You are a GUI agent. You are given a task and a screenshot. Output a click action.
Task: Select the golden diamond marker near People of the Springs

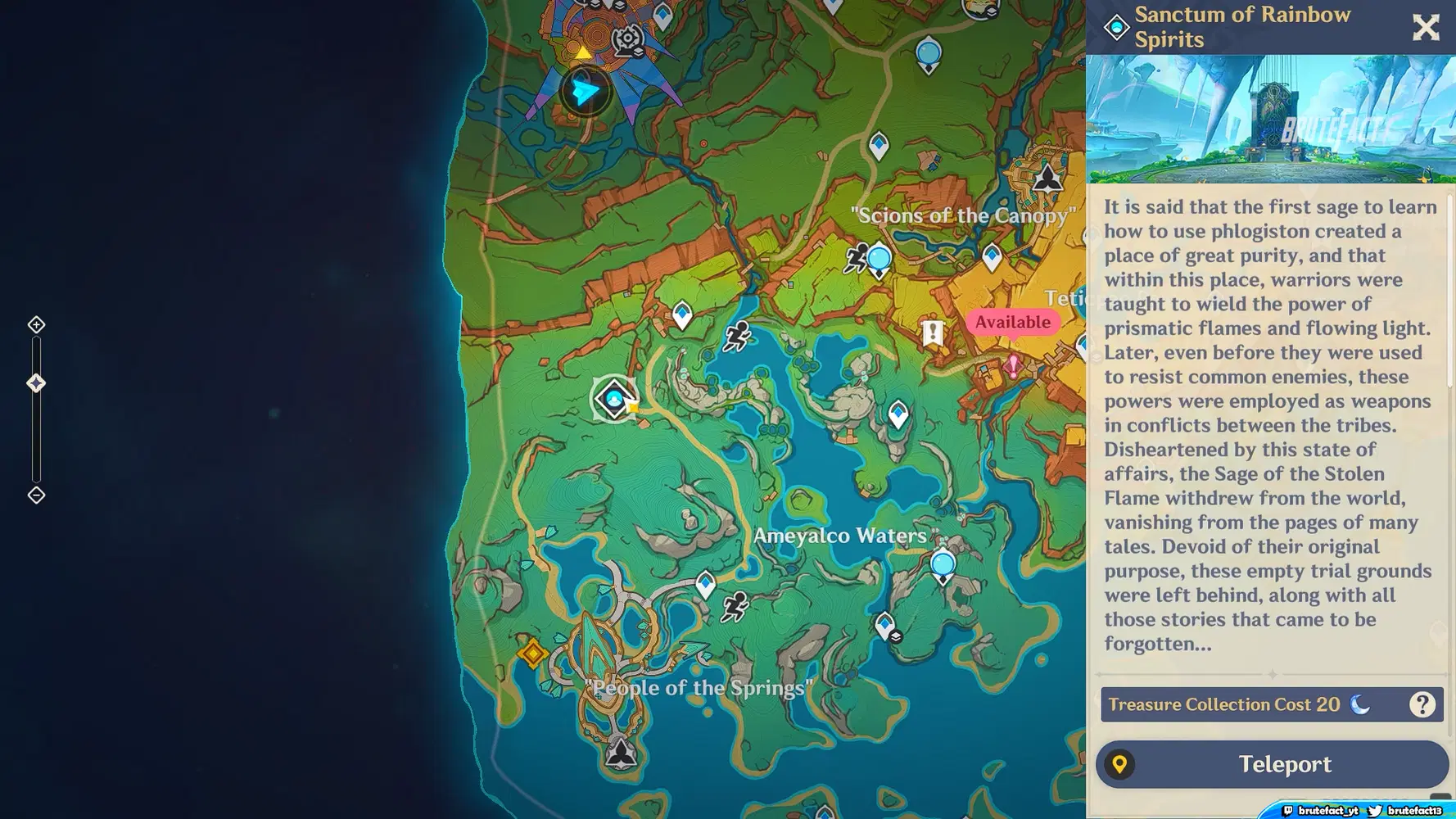point(534,653)
